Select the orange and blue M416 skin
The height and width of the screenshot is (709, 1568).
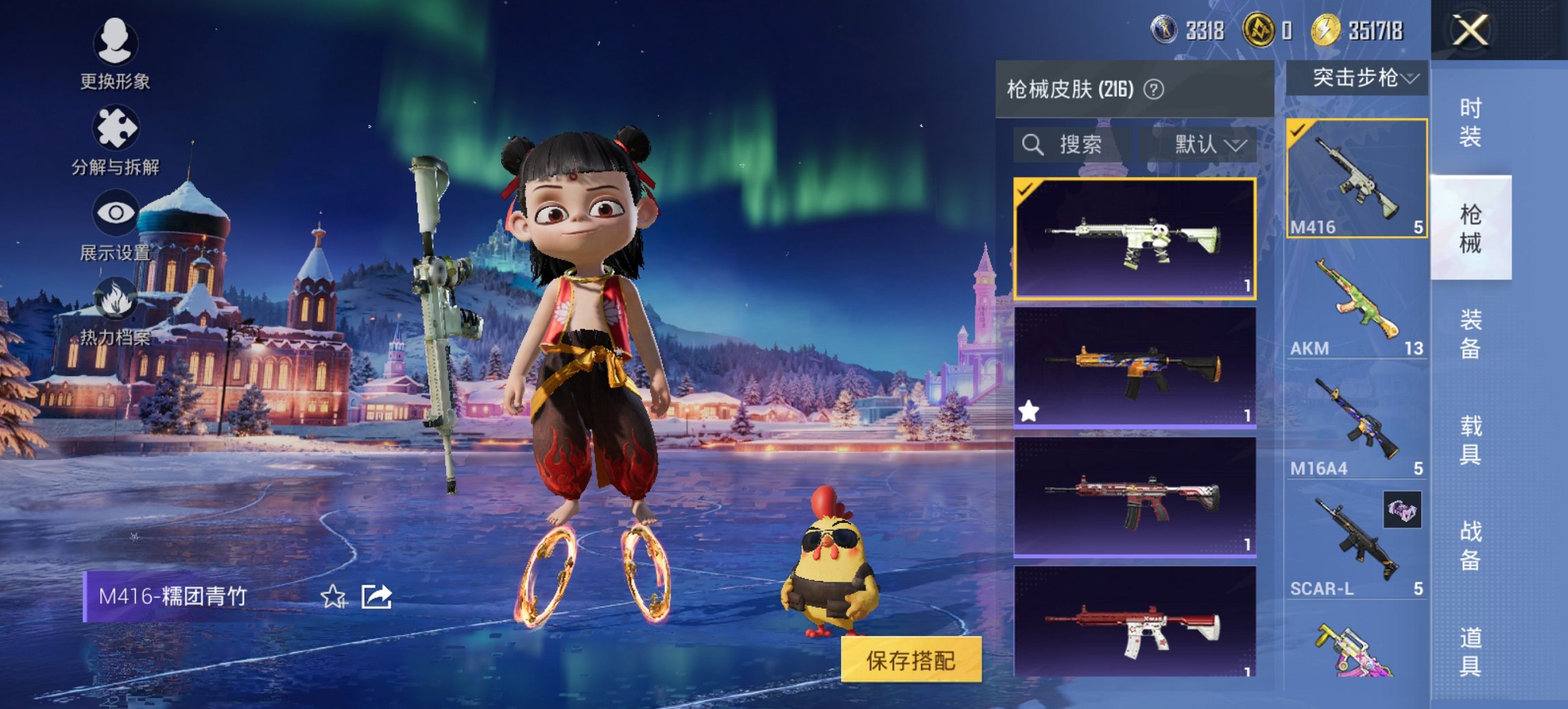coord(1134,367)
